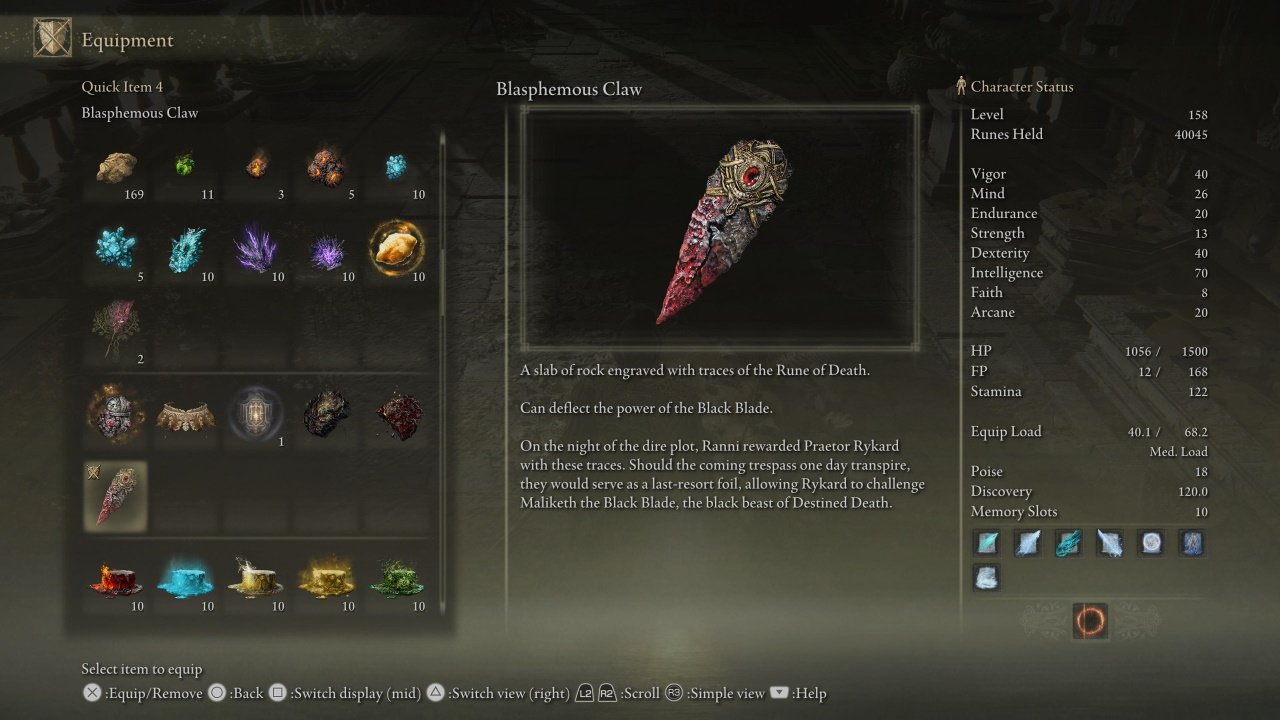Select the orange ember item with 3 count
1280x720 pixels.
click(256, 164)
